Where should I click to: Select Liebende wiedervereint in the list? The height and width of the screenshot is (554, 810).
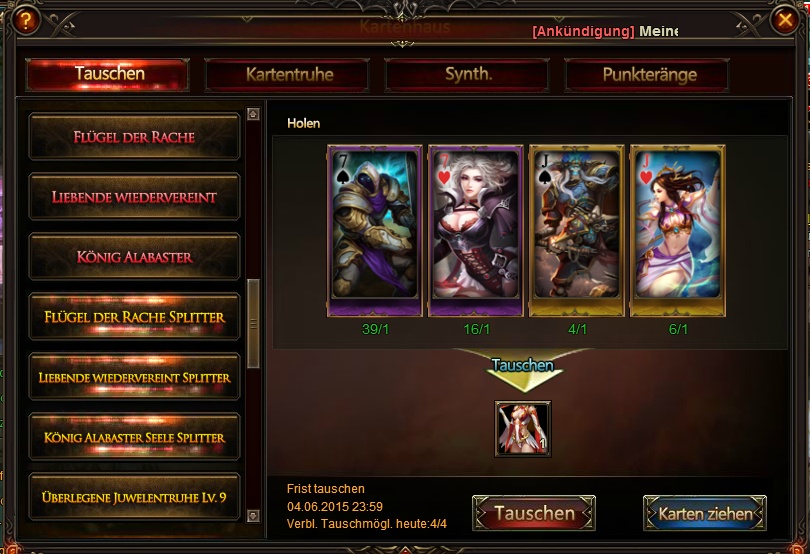tap(134, 197)
